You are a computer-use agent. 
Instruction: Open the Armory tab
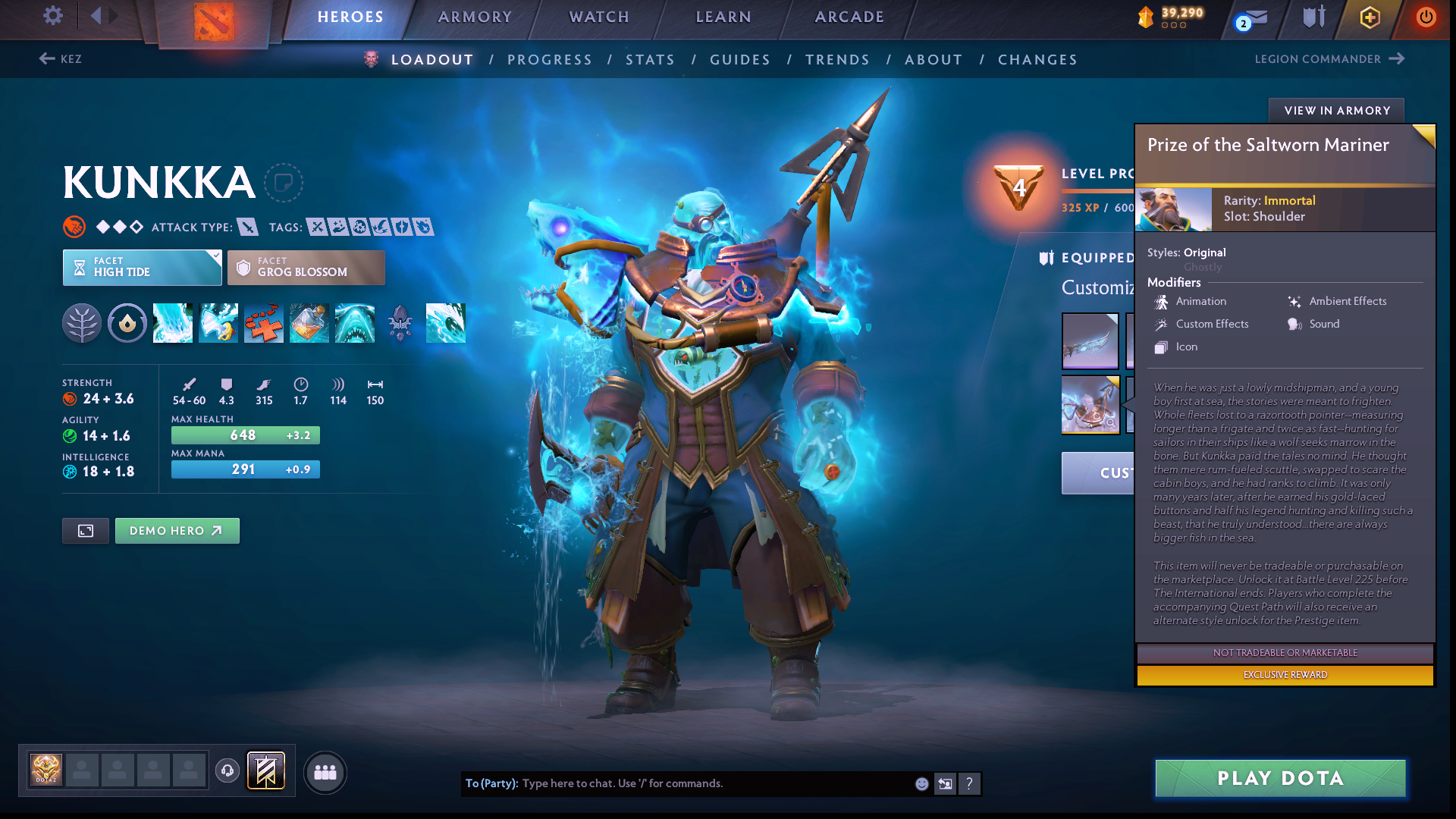click(x=475, y=17)
